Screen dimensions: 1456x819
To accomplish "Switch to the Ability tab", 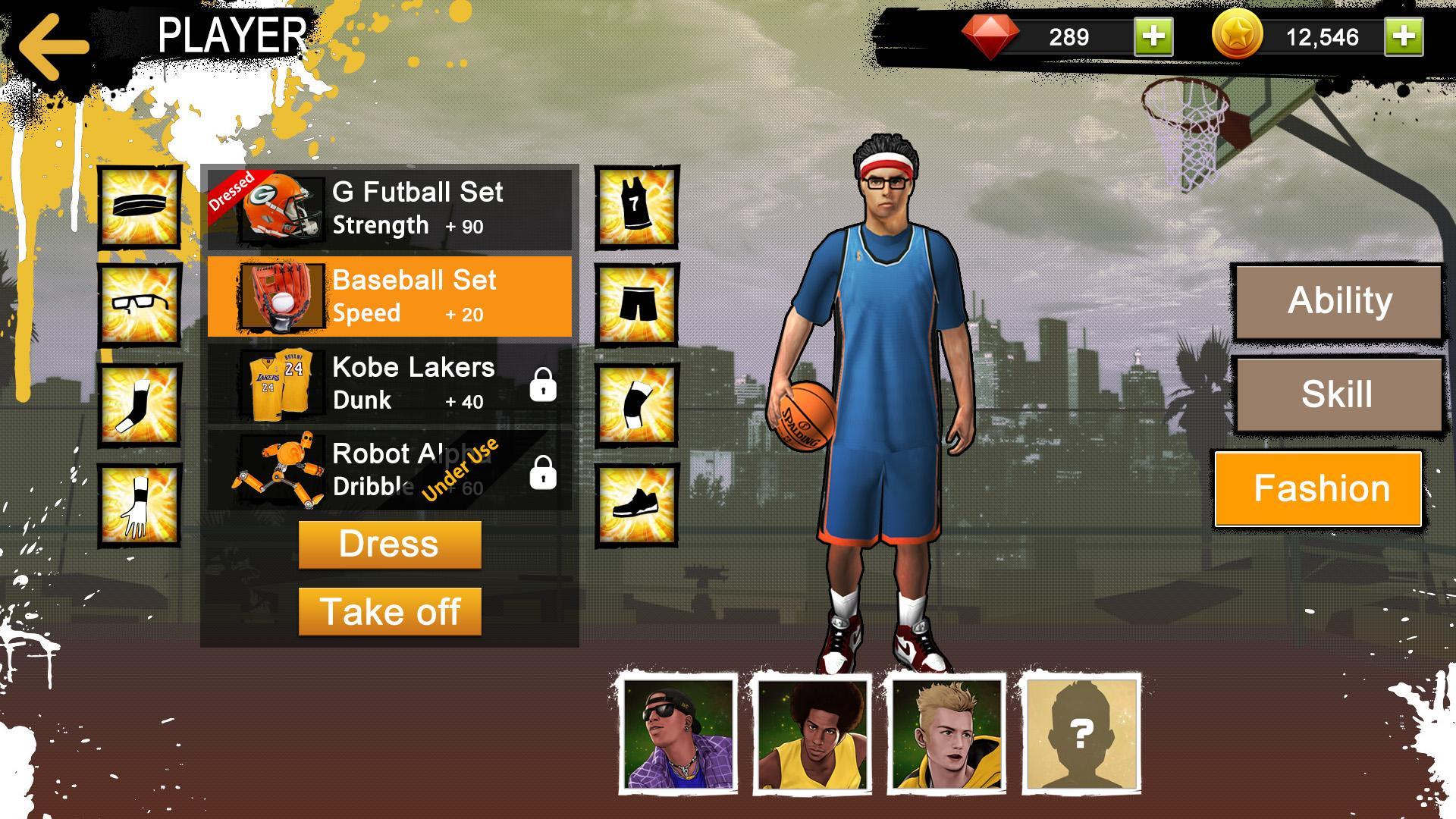I will click(1338, 300).
